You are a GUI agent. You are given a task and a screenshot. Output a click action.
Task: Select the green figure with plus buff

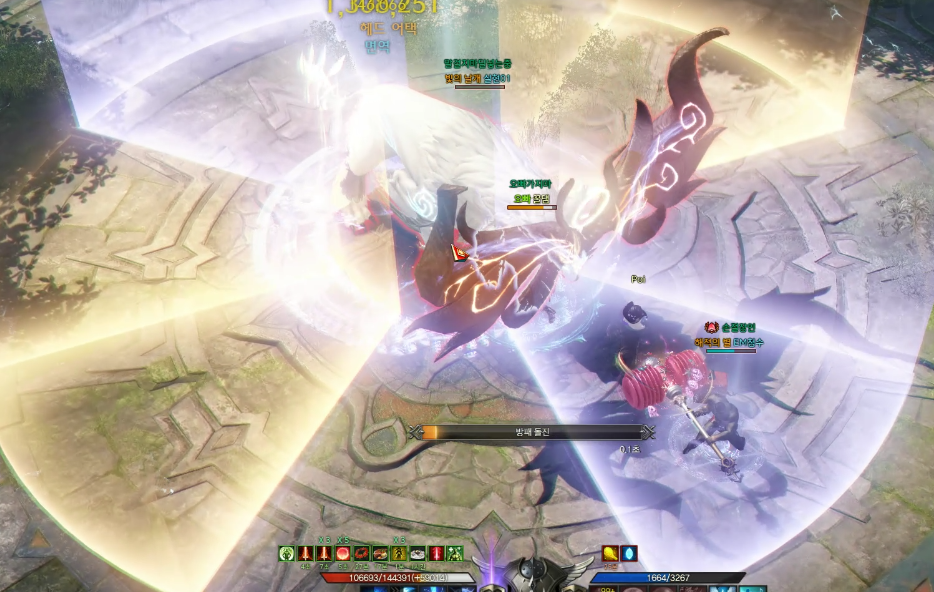(455, 553)
